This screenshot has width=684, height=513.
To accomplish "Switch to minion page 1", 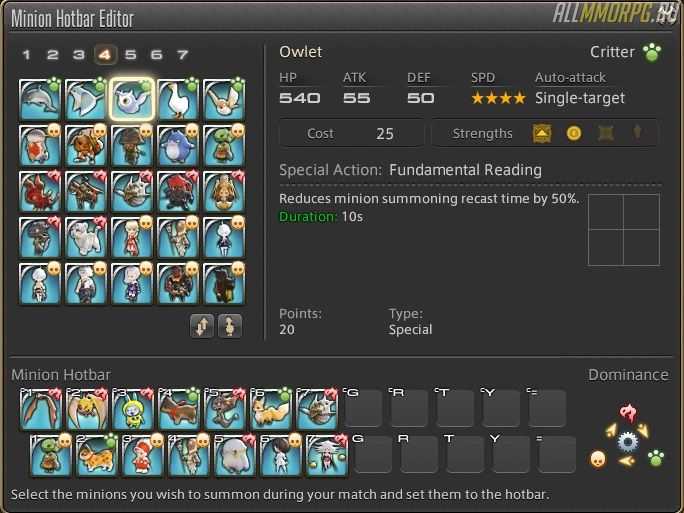I will 26,55.
